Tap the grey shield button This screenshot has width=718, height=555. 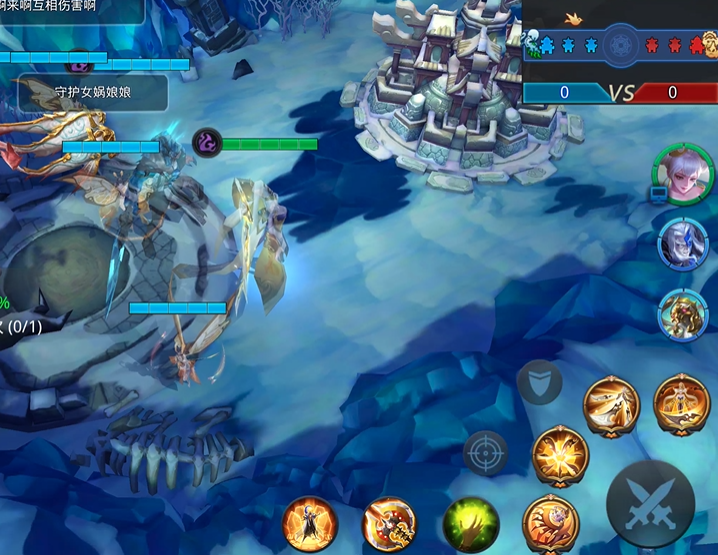click(x=539, y=381)
